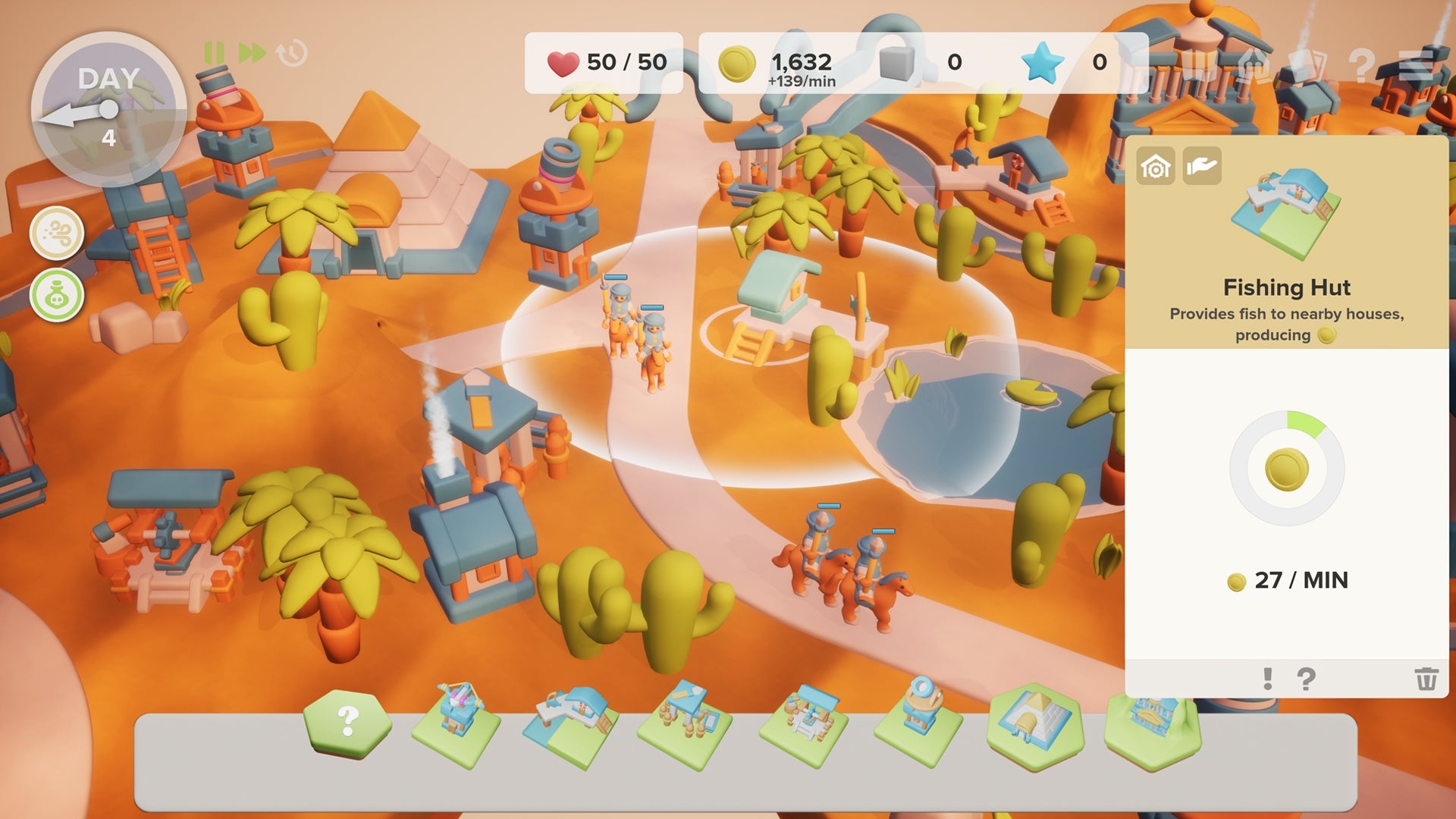The height and width of the screenshot is (819, 1456).
Task: Switch to the house settings tab in panel
Action: [x=1154, y=164]
